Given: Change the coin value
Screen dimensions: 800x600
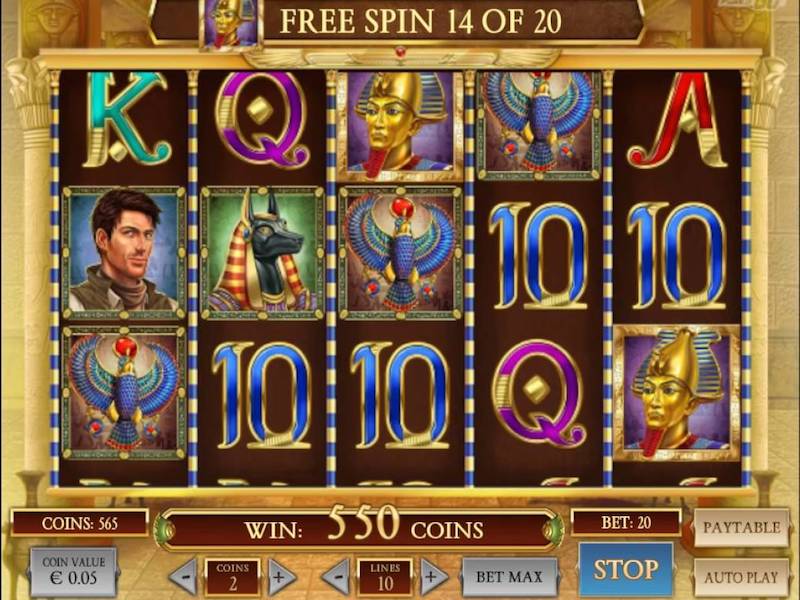Looking at the screenshot, I should pyautogui.click(x=73, y=572).
